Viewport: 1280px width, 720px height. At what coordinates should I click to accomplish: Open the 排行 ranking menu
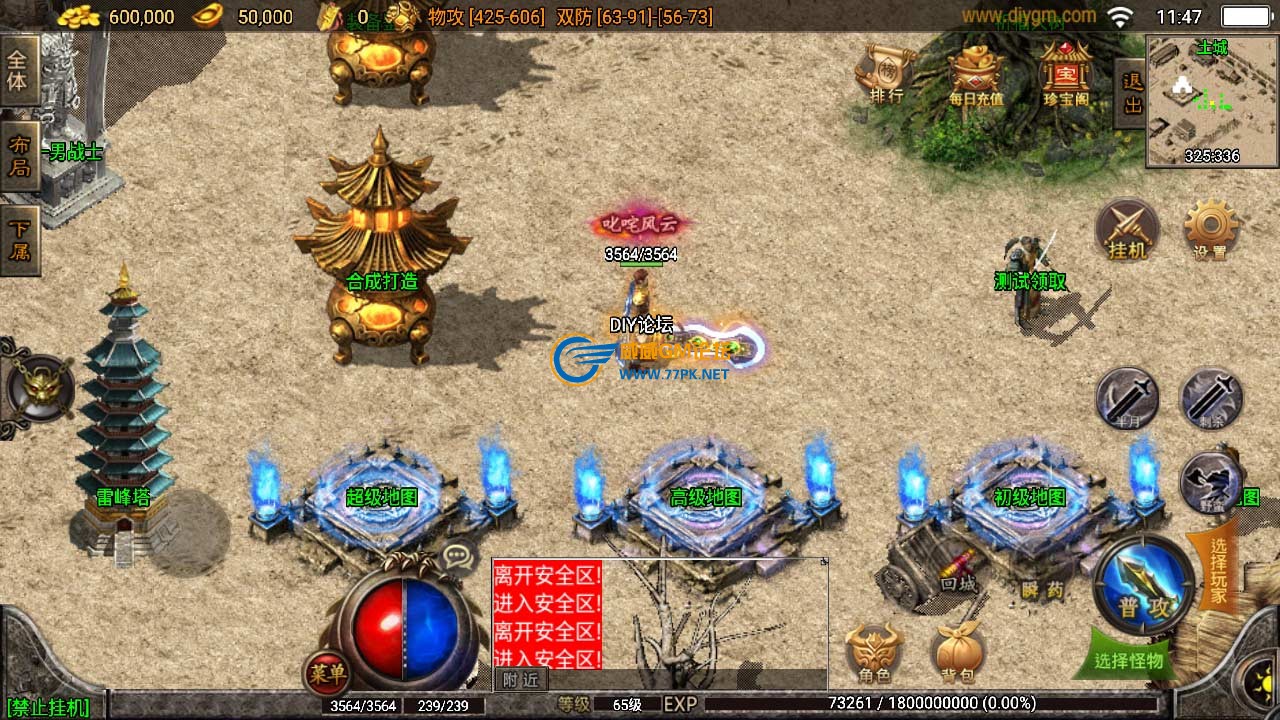pyautogui.click(x=887, y=73)
